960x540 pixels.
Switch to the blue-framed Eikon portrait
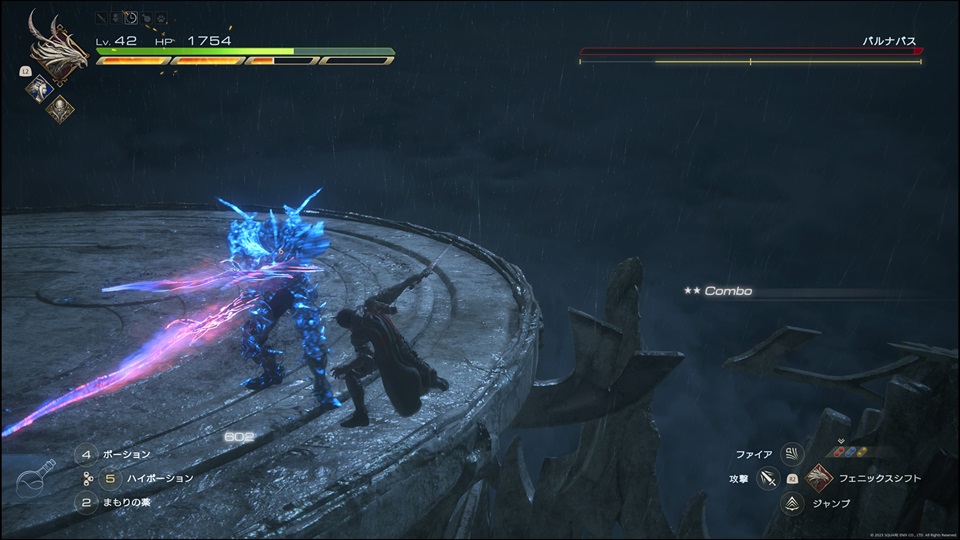(38, 89)
